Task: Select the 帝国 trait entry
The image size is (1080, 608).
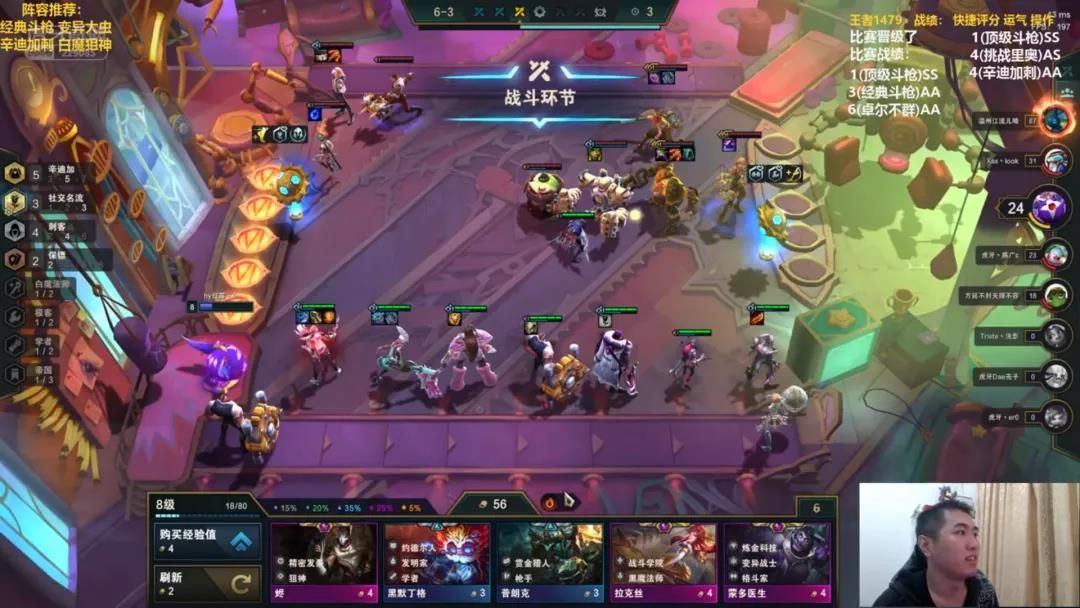Action: tap(40, 373)
